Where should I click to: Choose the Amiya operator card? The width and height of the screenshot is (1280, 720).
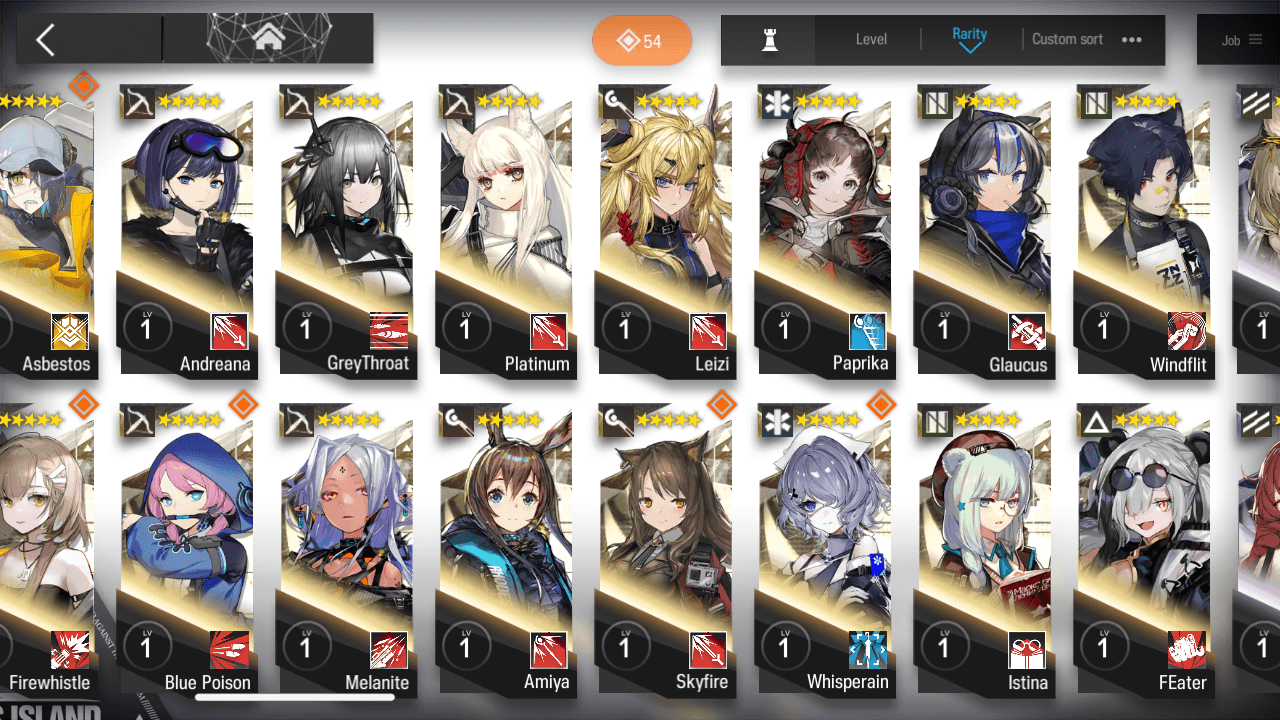pos(506,550)
